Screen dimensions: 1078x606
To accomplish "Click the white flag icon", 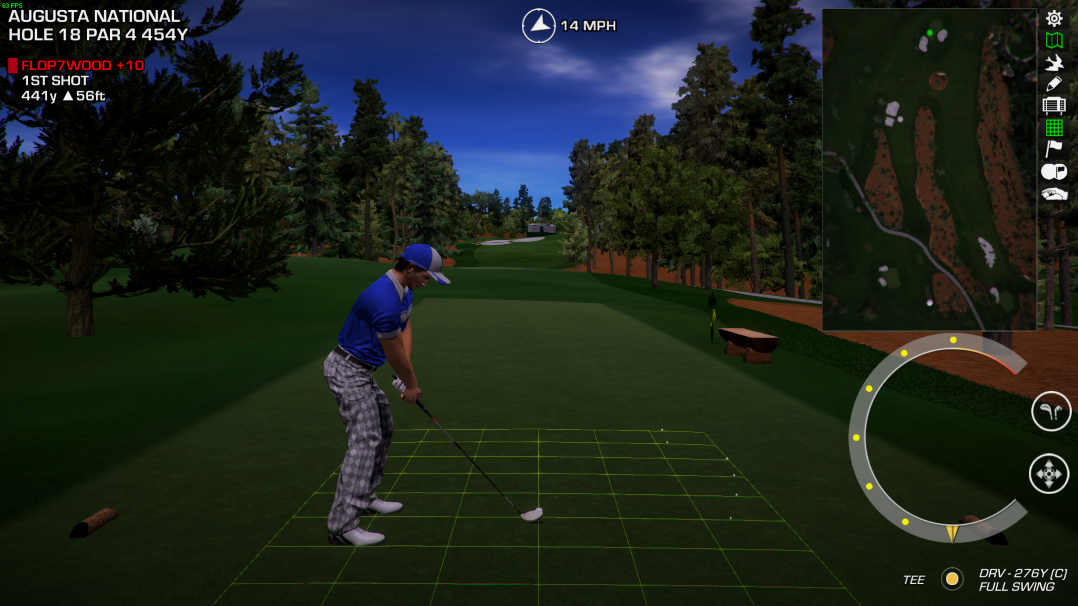I will click(x=1054, y=150).
